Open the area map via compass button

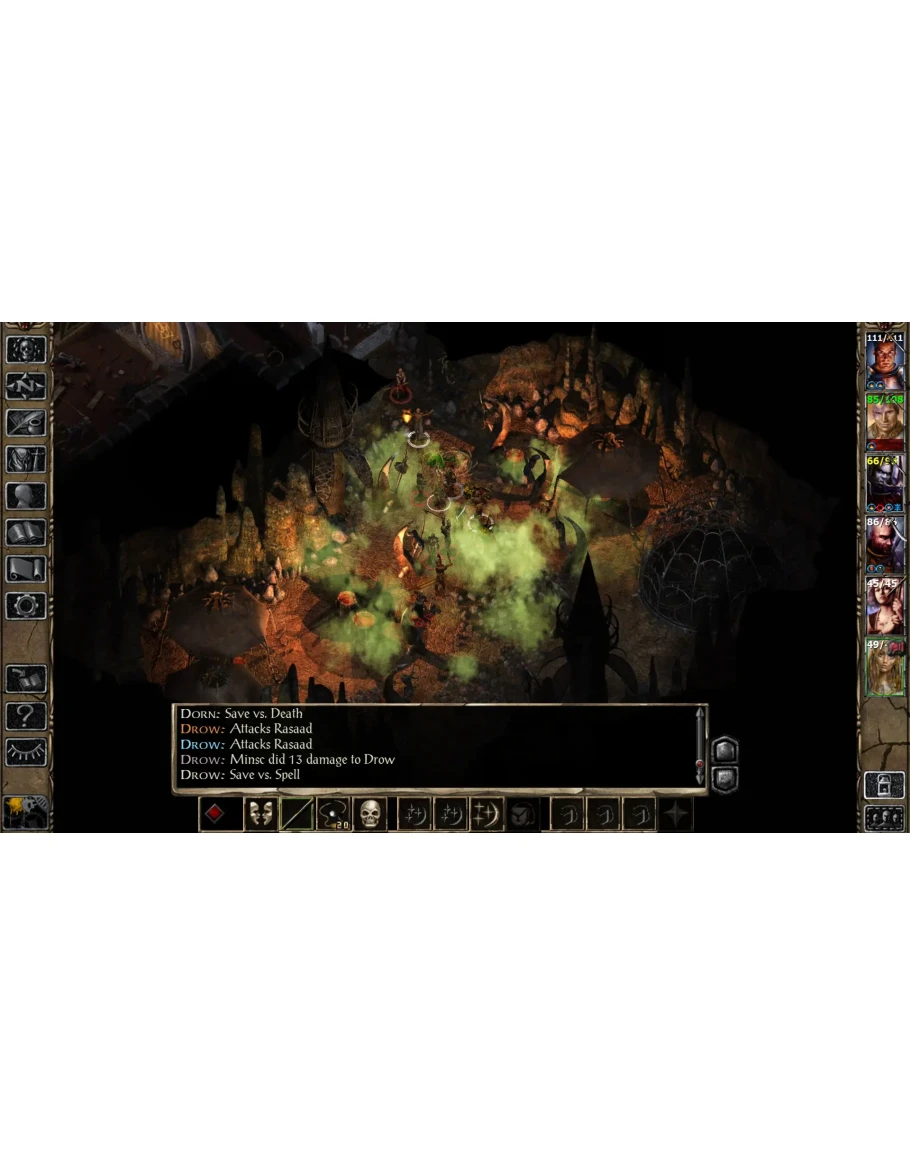click(26, 386)
